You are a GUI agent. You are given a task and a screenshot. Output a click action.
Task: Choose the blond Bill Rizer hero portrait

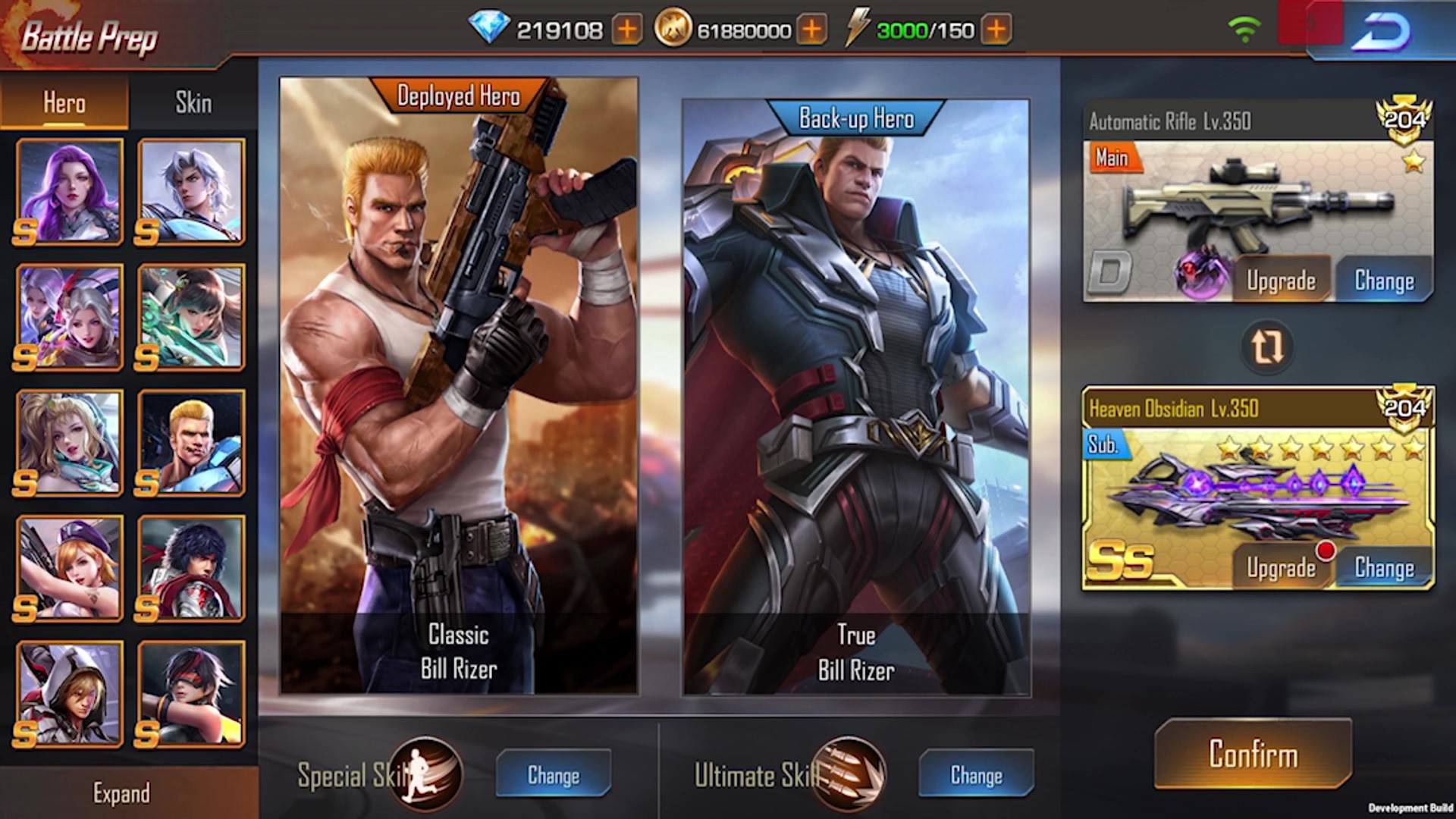192,443
